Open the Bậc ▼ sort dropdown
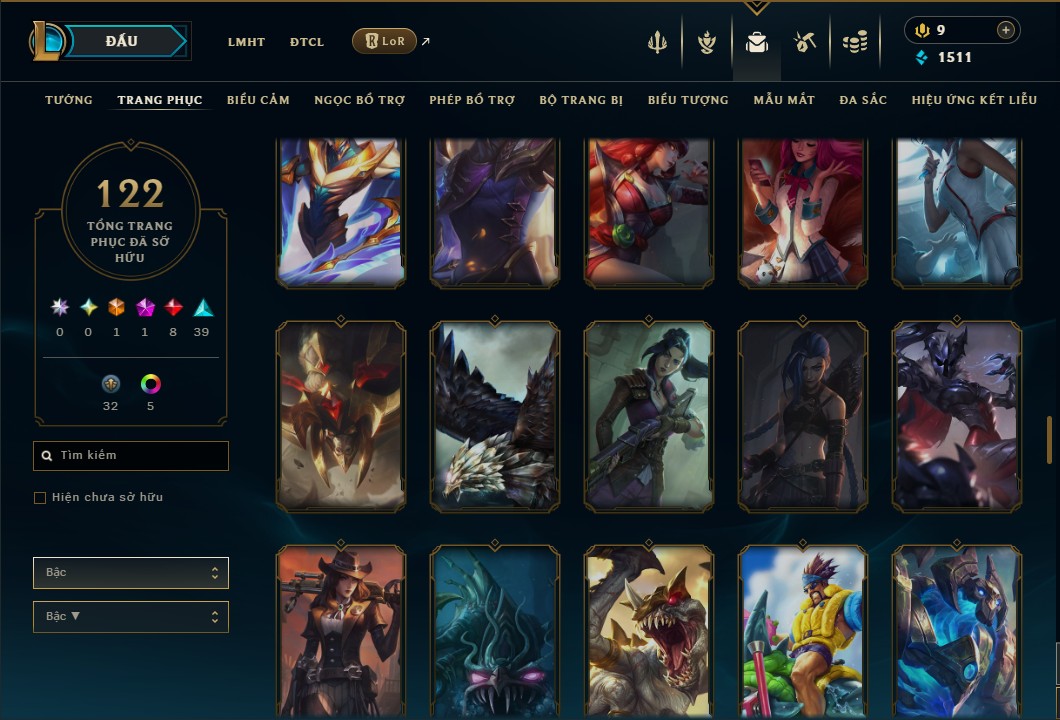The image size is (1060, 720). coord(131,617)
